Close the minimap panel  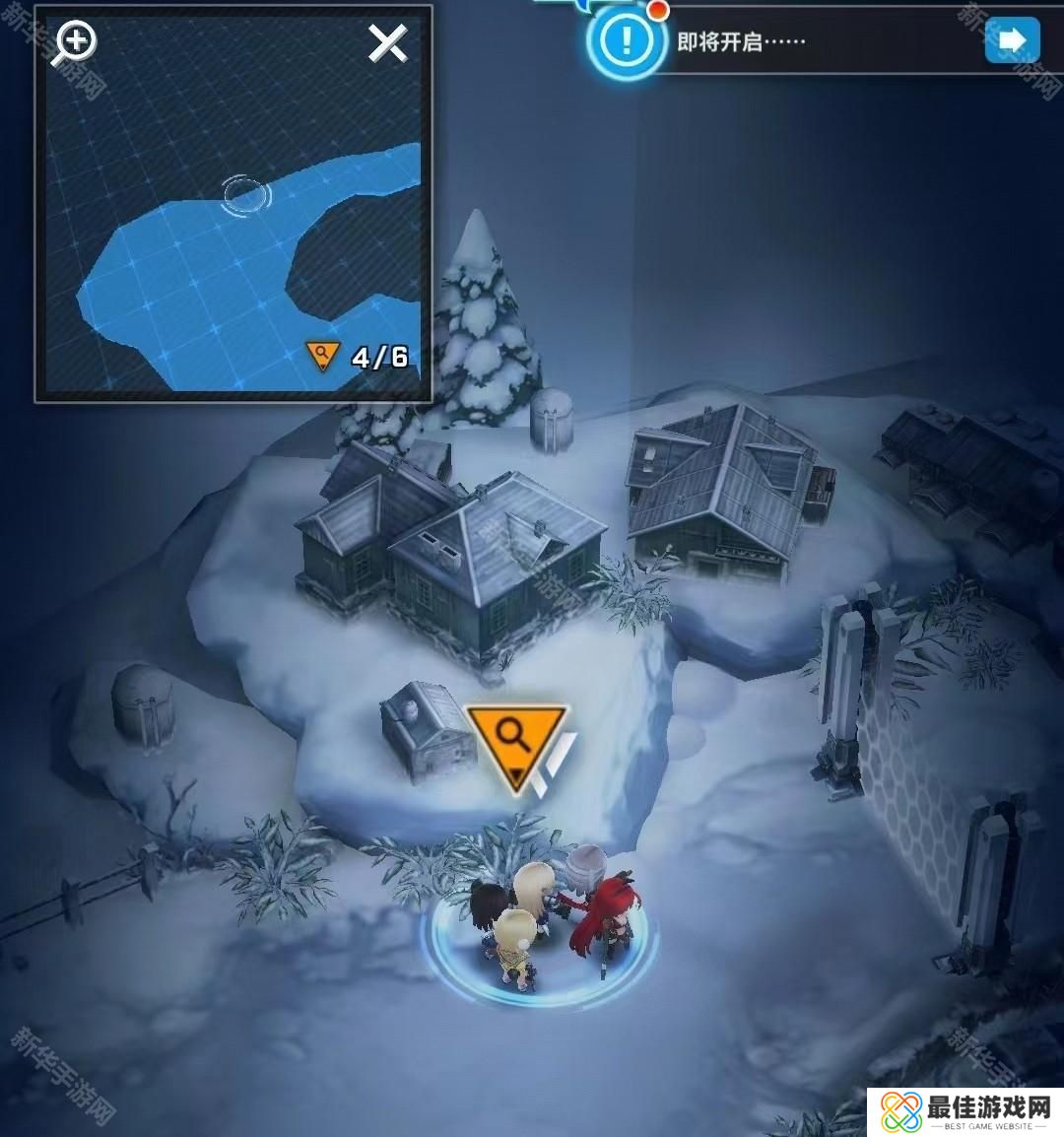click(387, 43)
